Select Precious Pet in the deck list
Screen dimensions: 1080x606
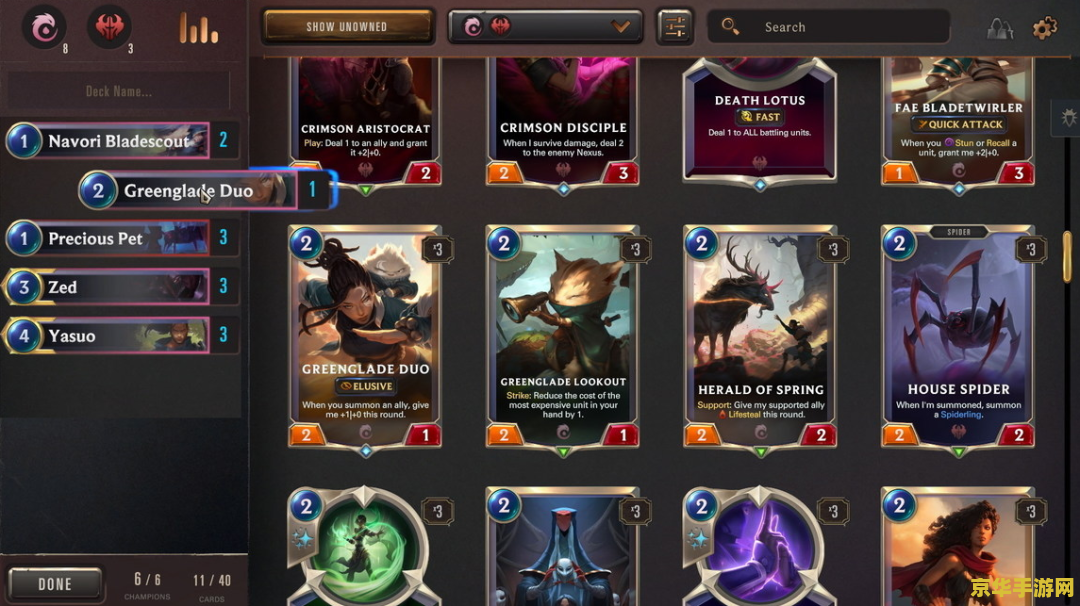click(x=108, y=238)
